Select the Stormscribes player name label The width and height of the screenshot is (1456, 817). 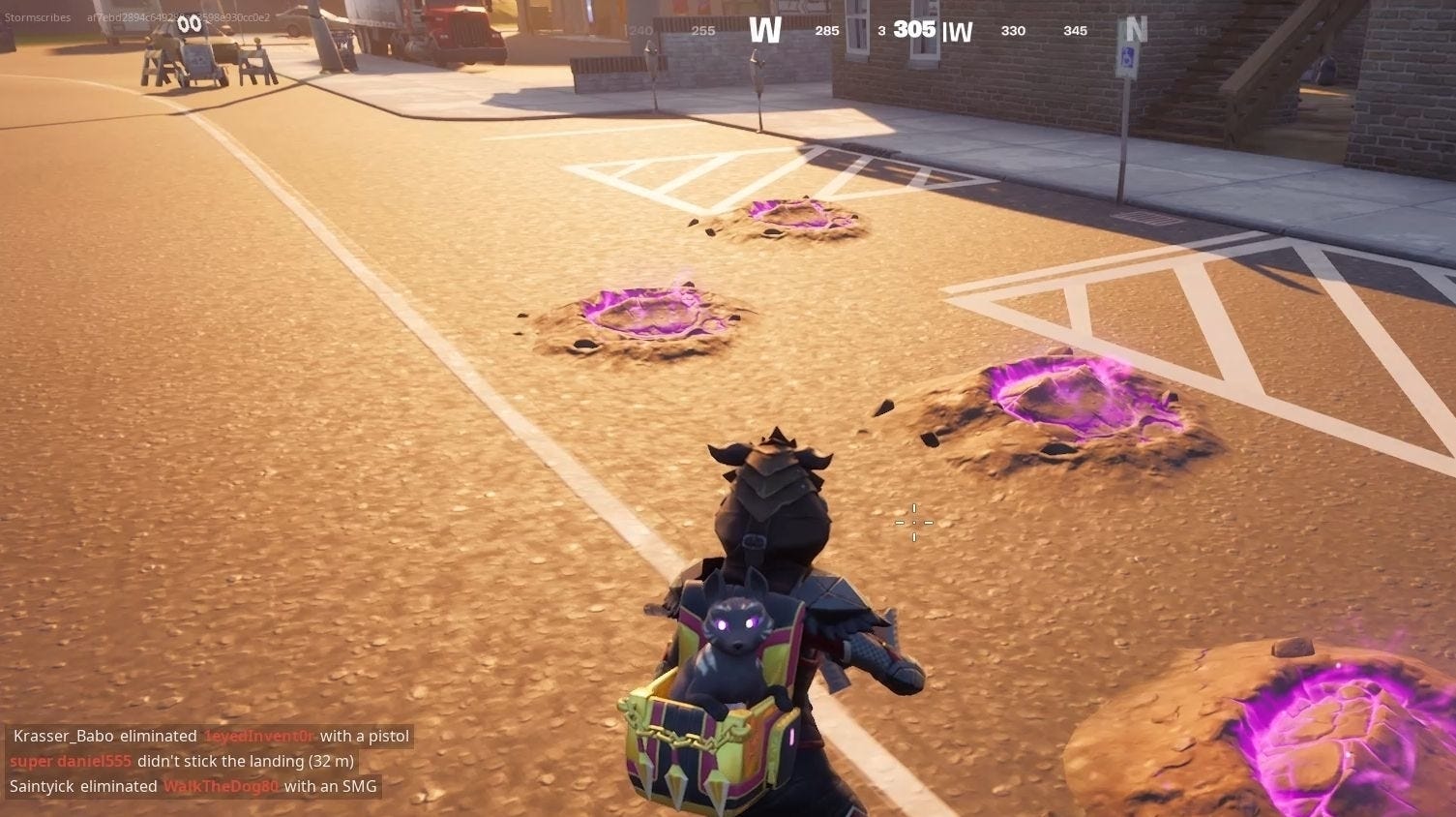tap(37, 16)
